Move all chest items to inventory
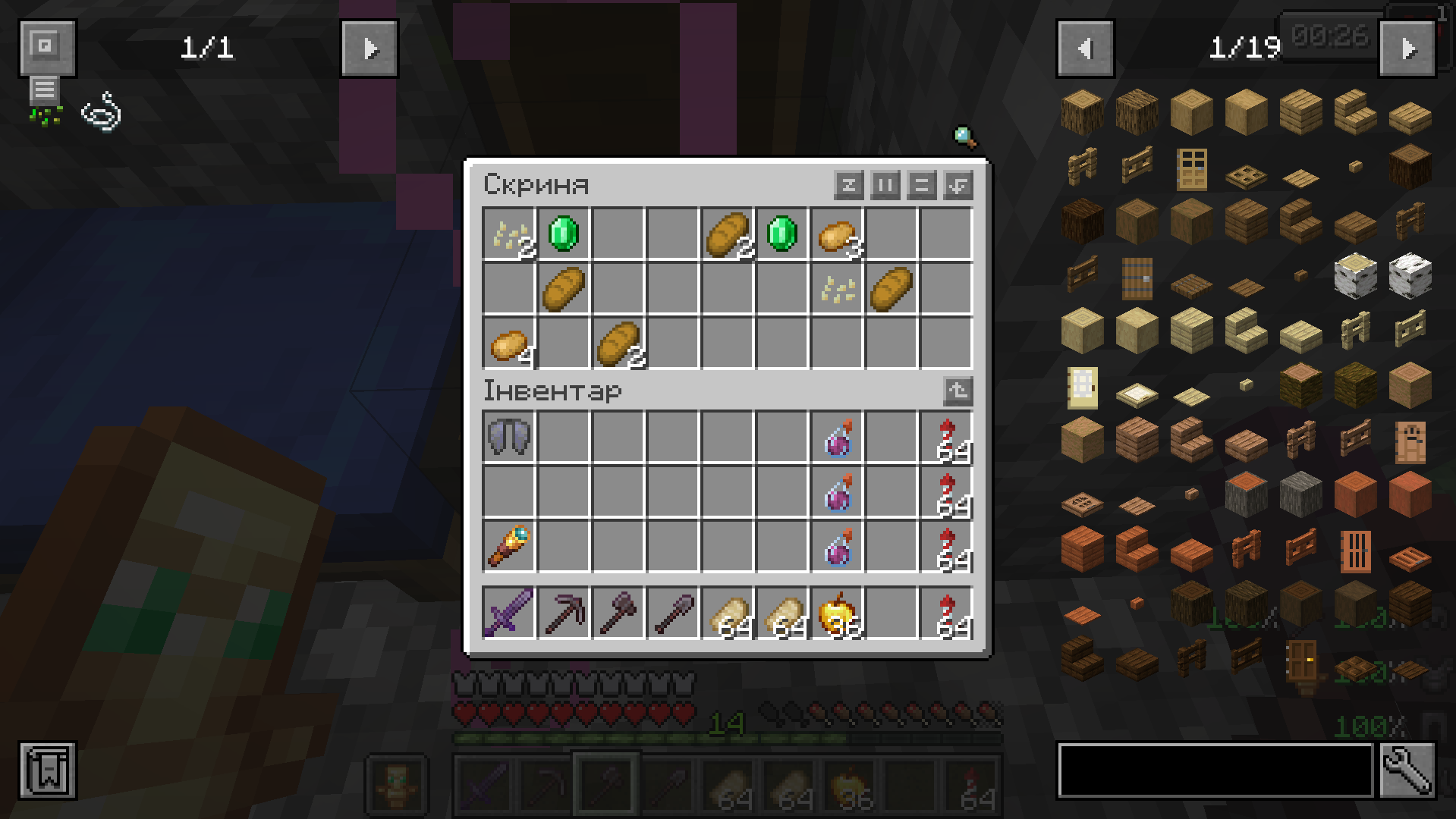This screenshot has width=1456, height=819. click(958, 186)
